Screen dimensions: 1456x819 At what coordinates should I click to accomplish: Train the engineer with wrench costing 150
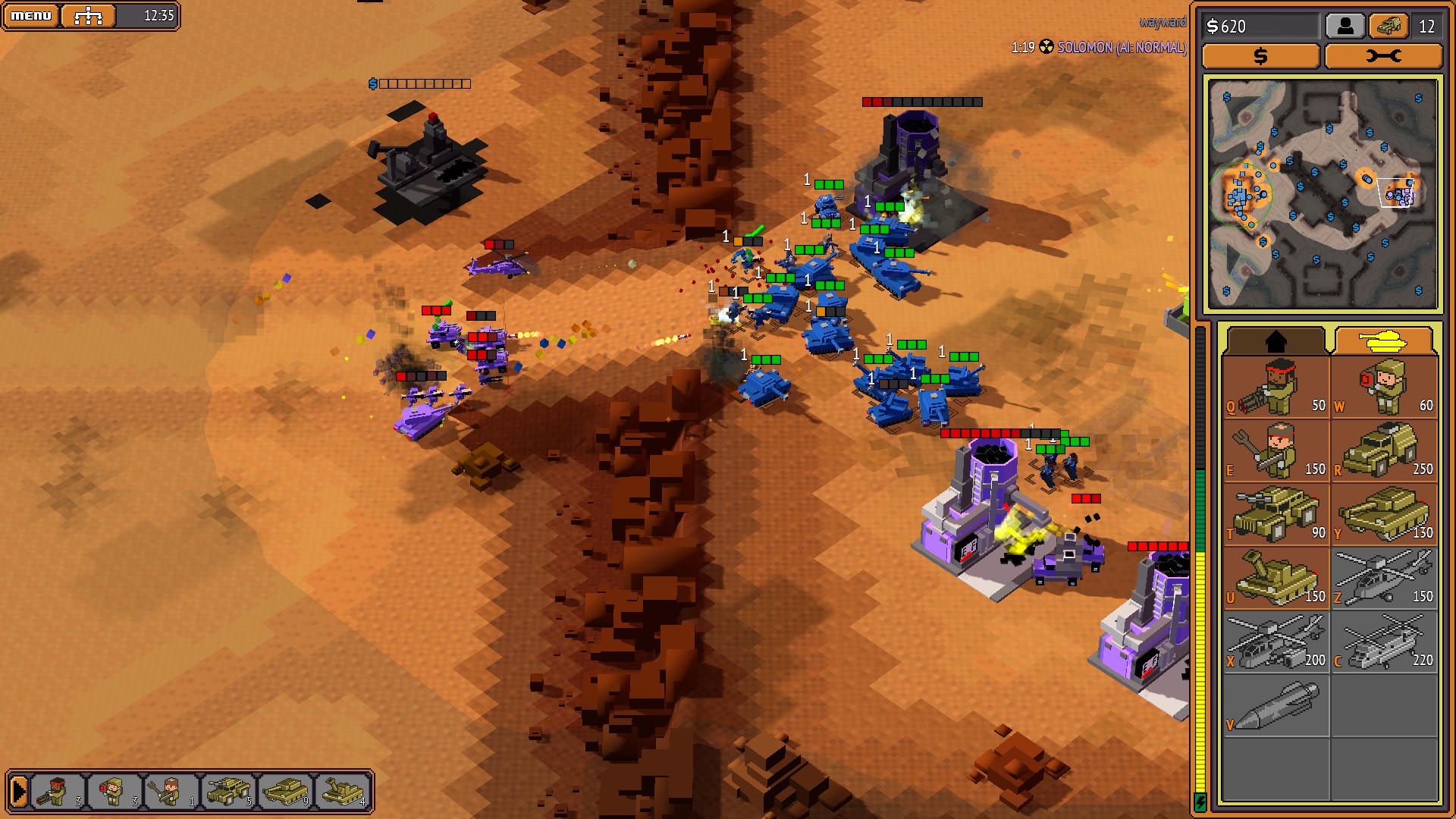point(1276,450)
